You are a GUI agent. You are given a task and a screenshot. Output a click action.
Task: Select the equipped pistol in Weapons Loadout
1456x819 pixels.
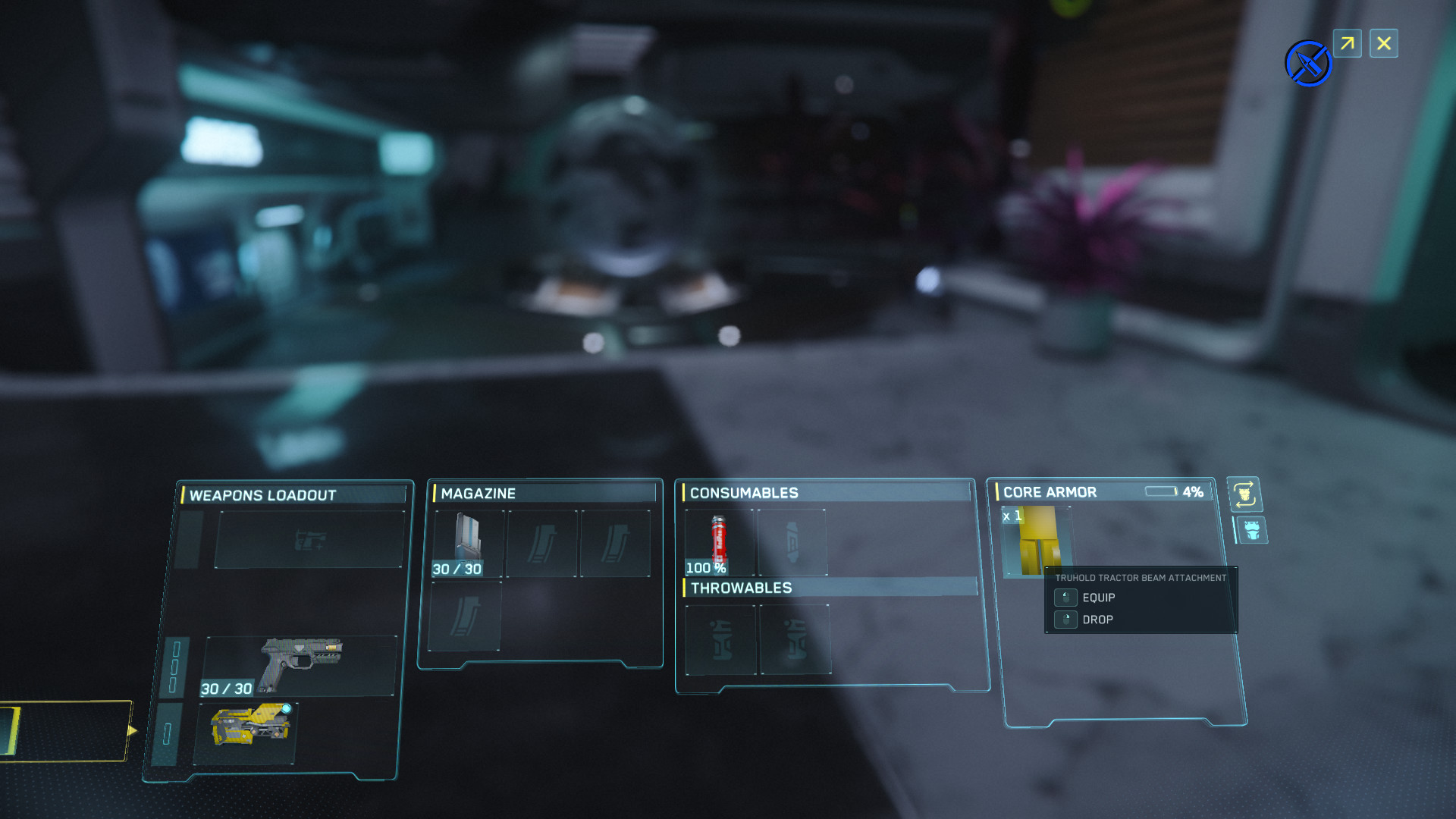(x=301, y=667)
